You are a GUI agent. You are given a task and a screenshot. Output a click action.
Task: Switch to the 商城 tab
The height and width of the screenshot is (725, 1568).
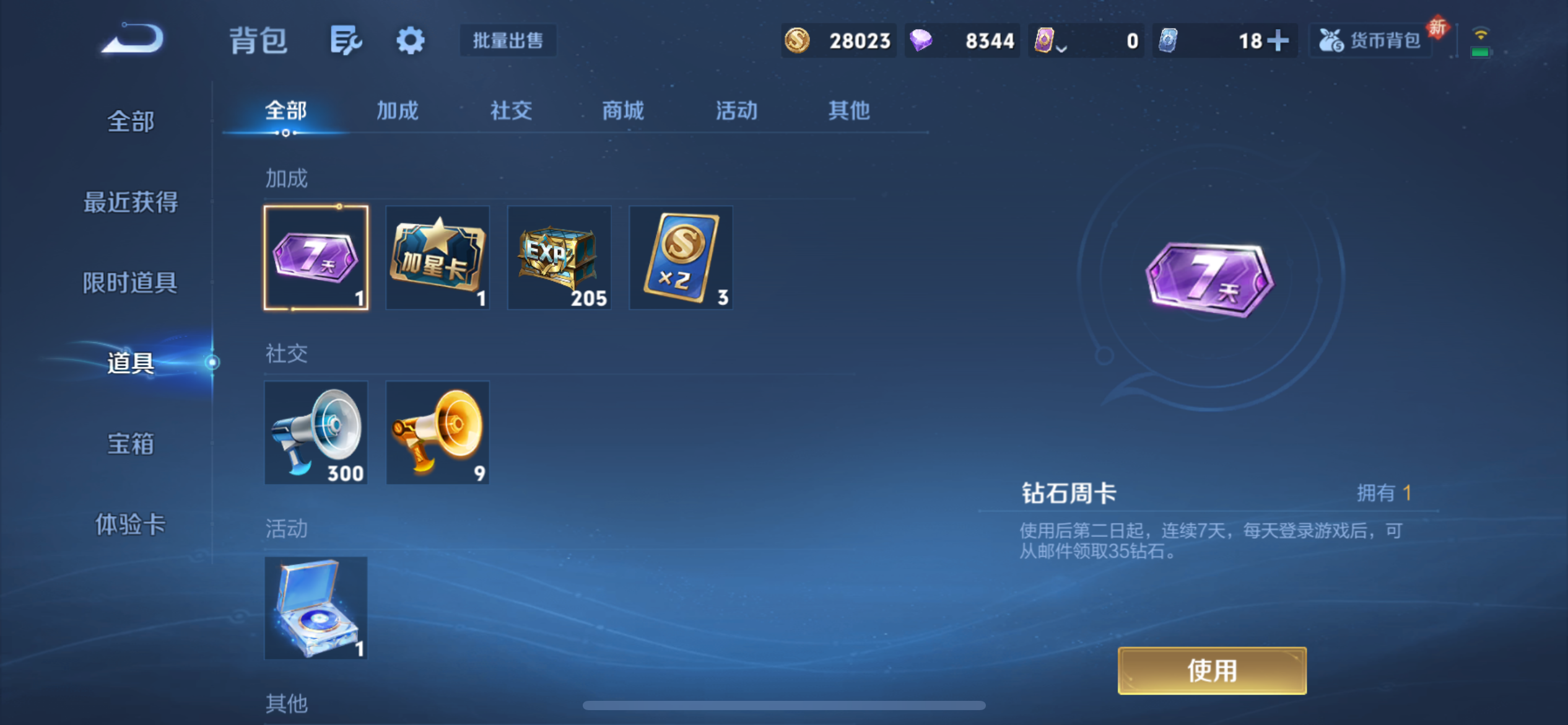click(x=622, y=112)
